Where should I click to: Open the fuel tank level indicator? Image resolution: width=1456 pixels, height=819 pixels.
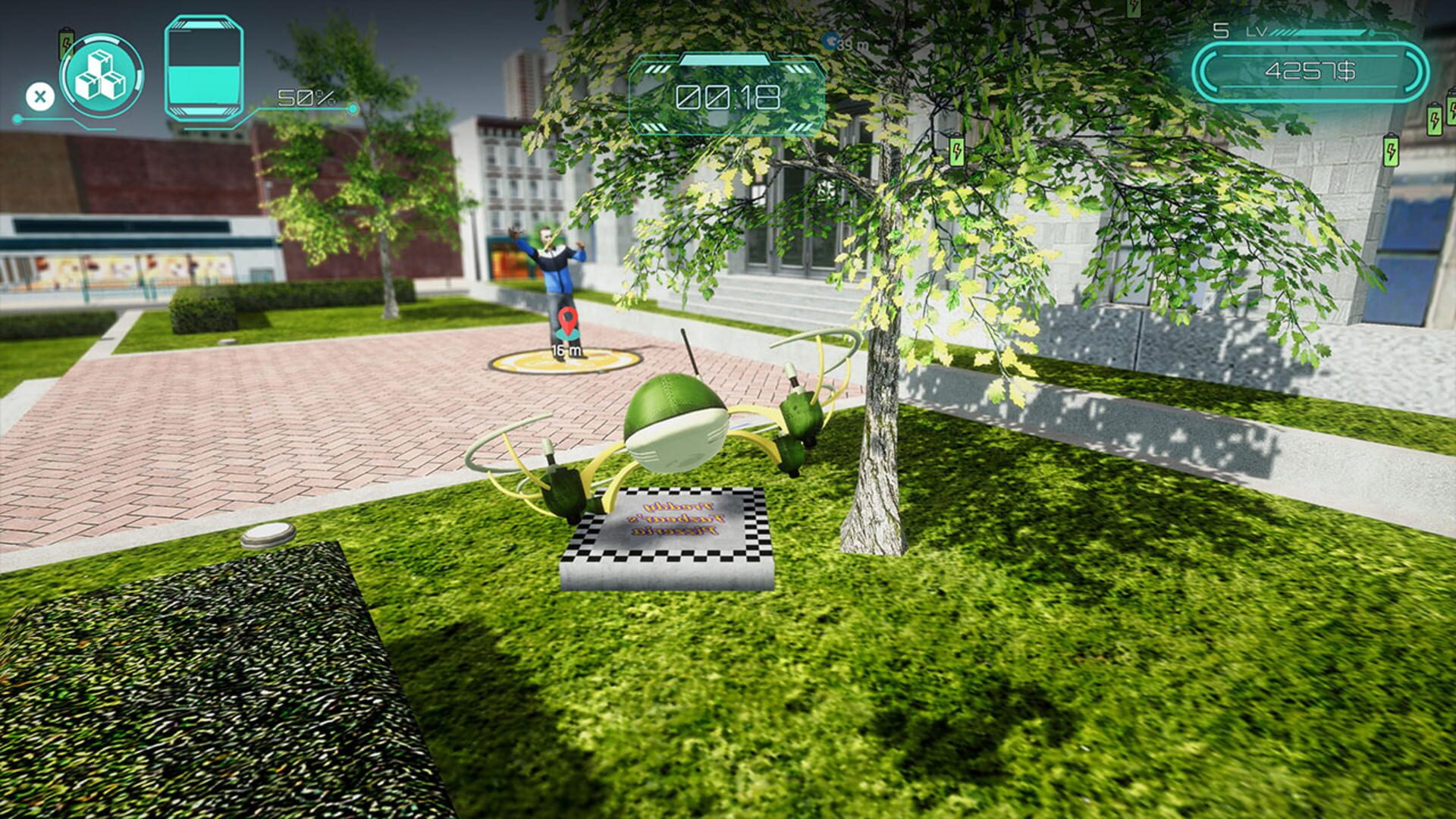click(x=202, y=68)
